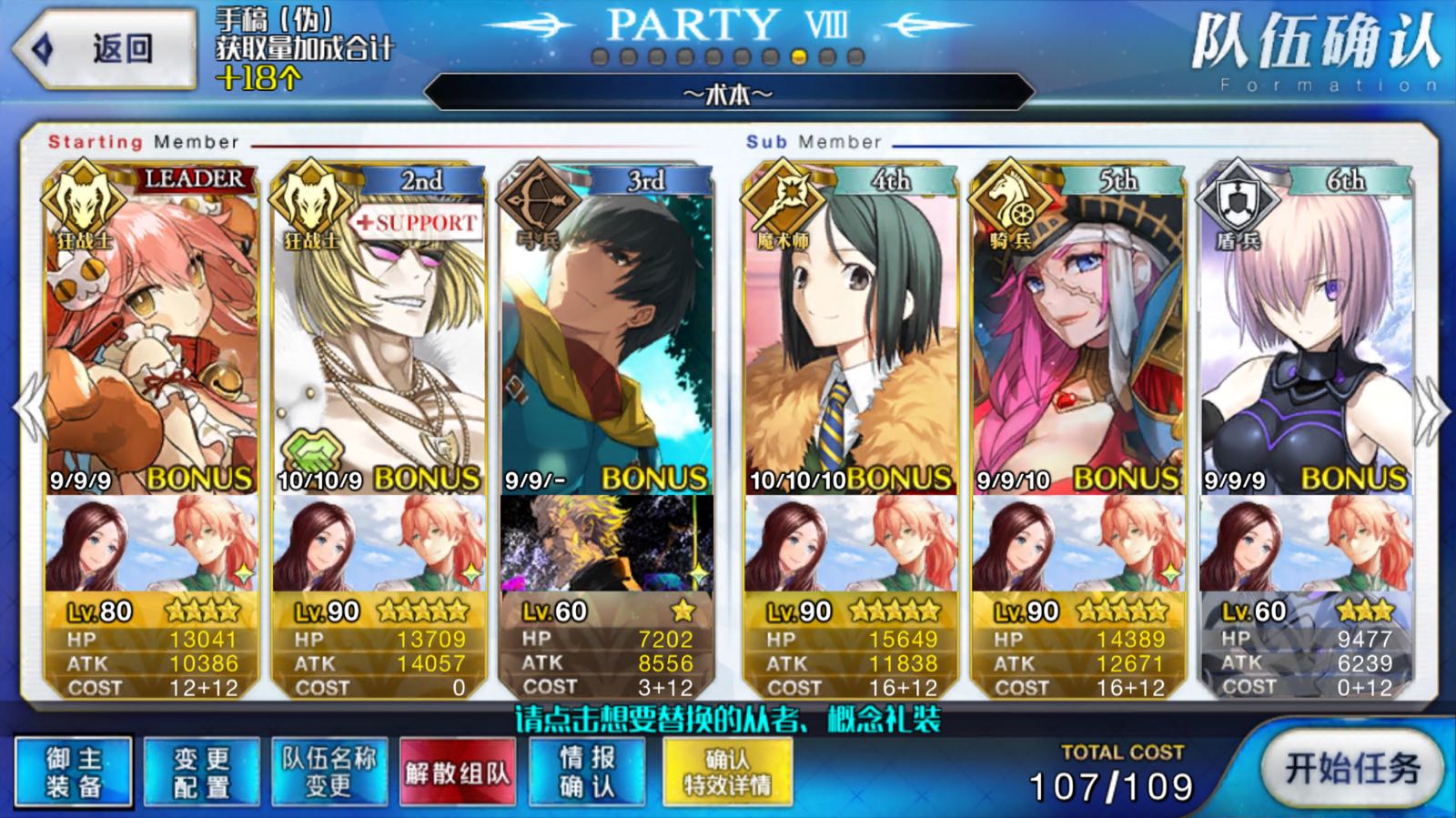This screenshot has width=1456, height=818.
Task: Change the leader's craft essence
Action: [x=151, y=543]
